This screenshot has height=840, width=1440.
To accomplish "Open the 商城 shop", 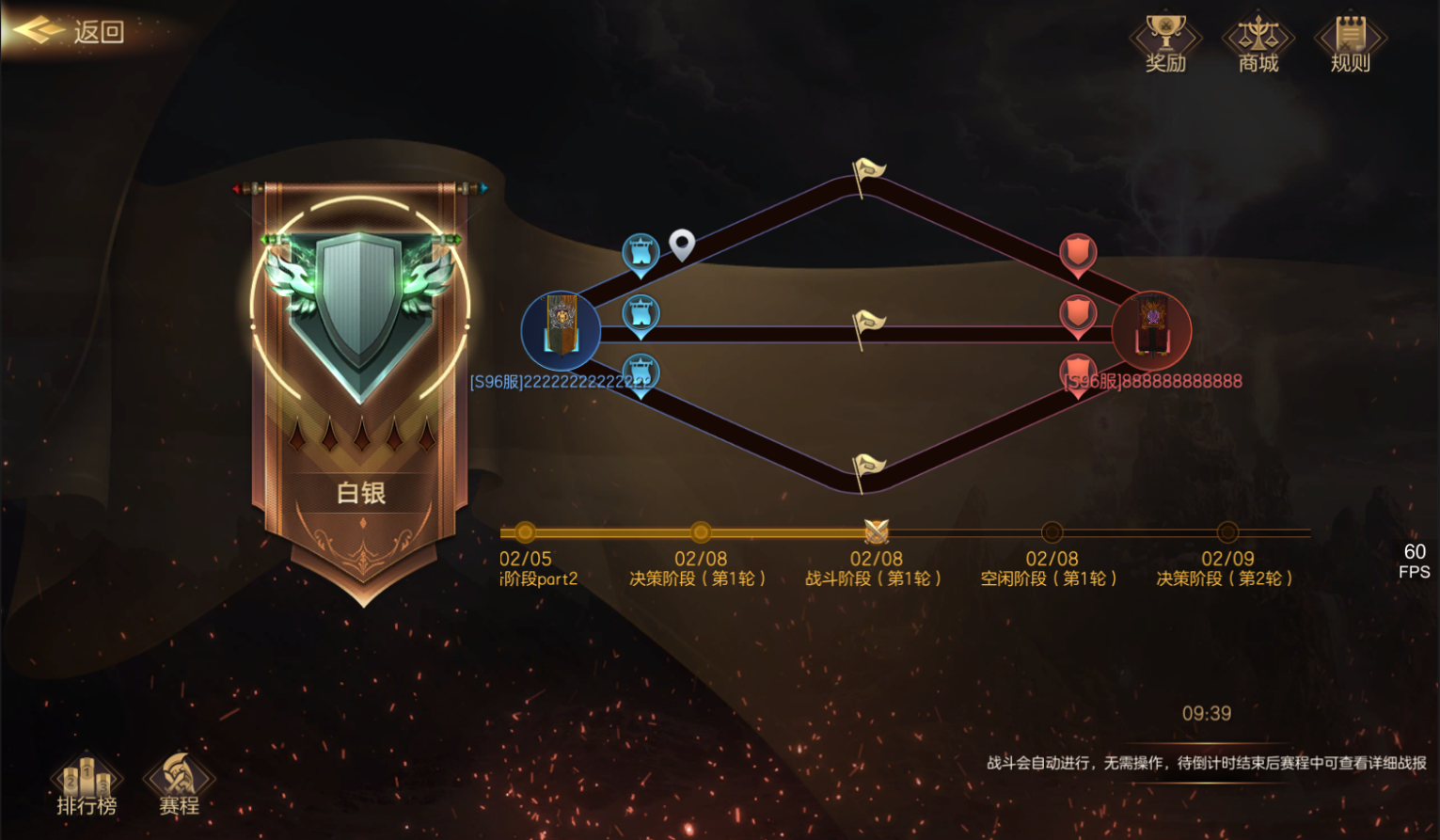I will (x=1258, y=43).
